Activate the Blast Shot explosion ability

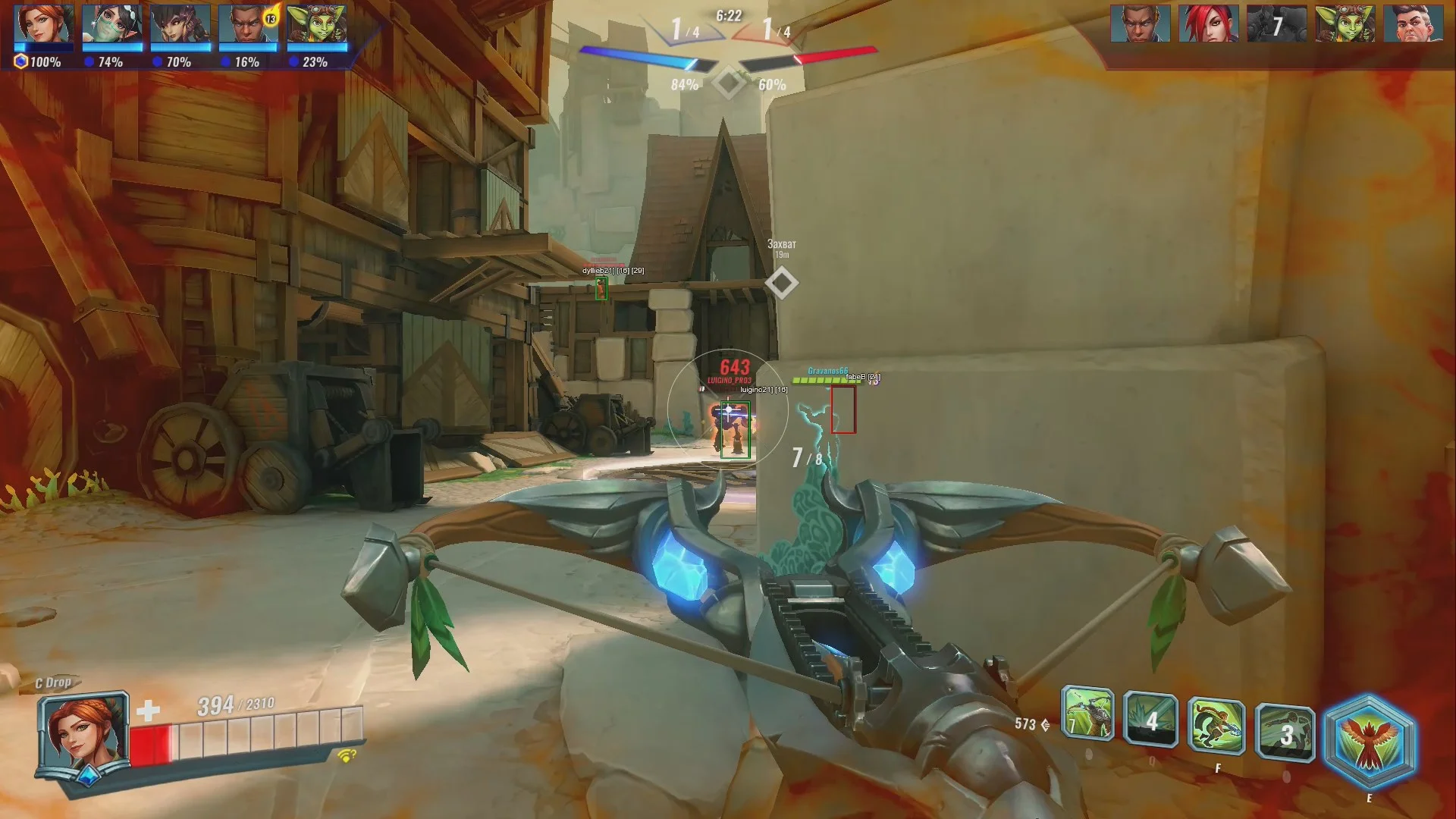tap(1150, 720)
